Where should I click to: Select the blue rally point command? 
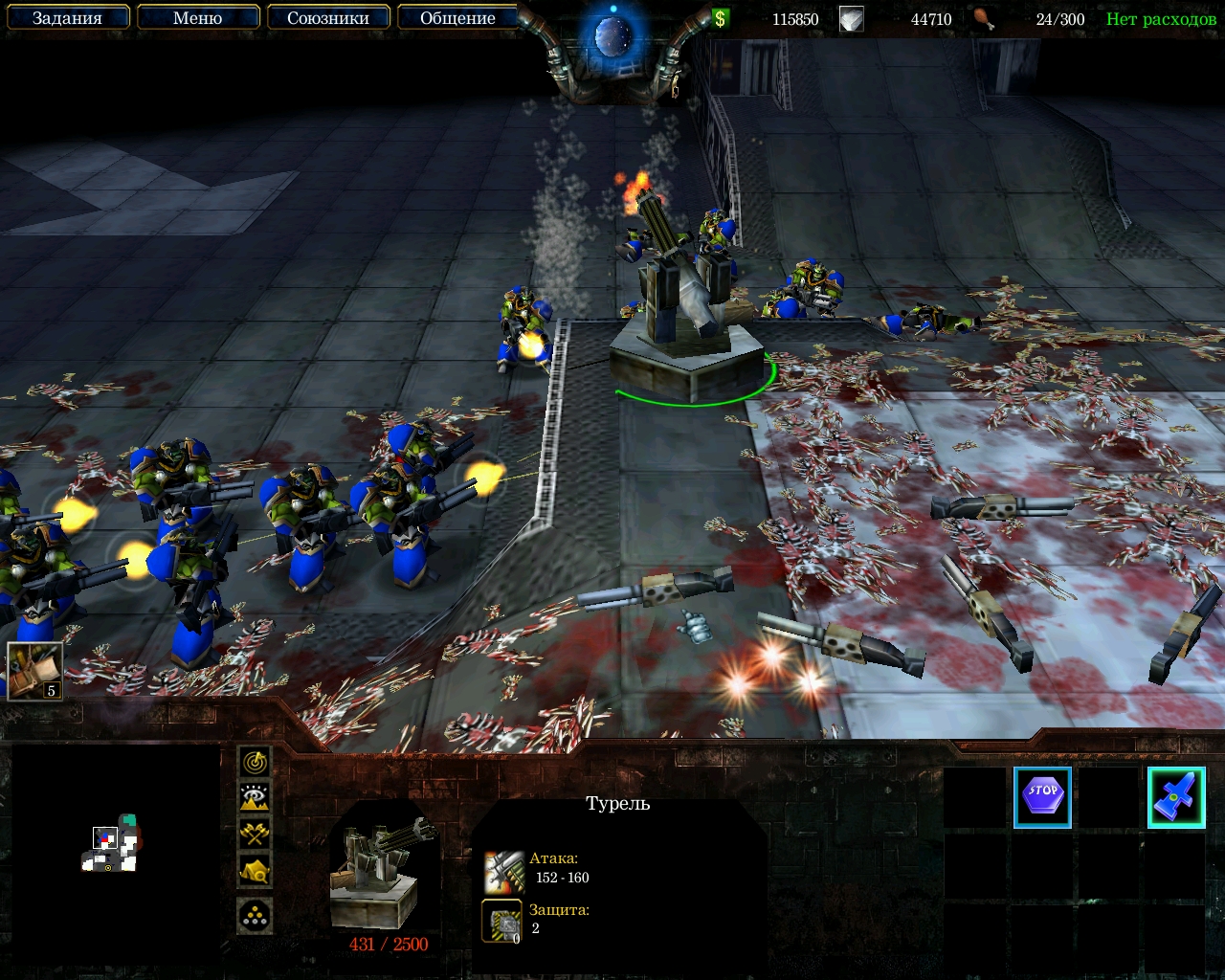coord(1176,796)
